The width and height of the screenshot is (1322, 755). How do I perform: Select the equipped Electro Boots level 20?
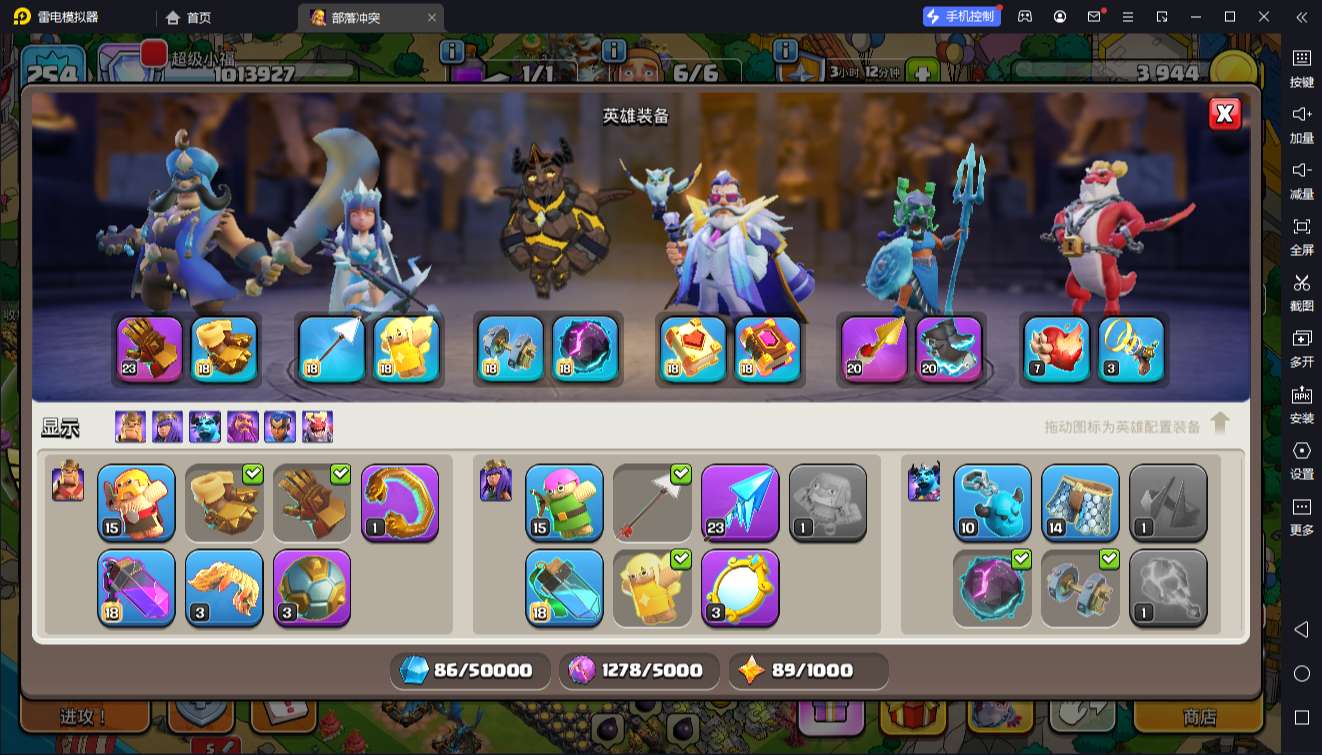pyautogui.click(x=948, y=349)
